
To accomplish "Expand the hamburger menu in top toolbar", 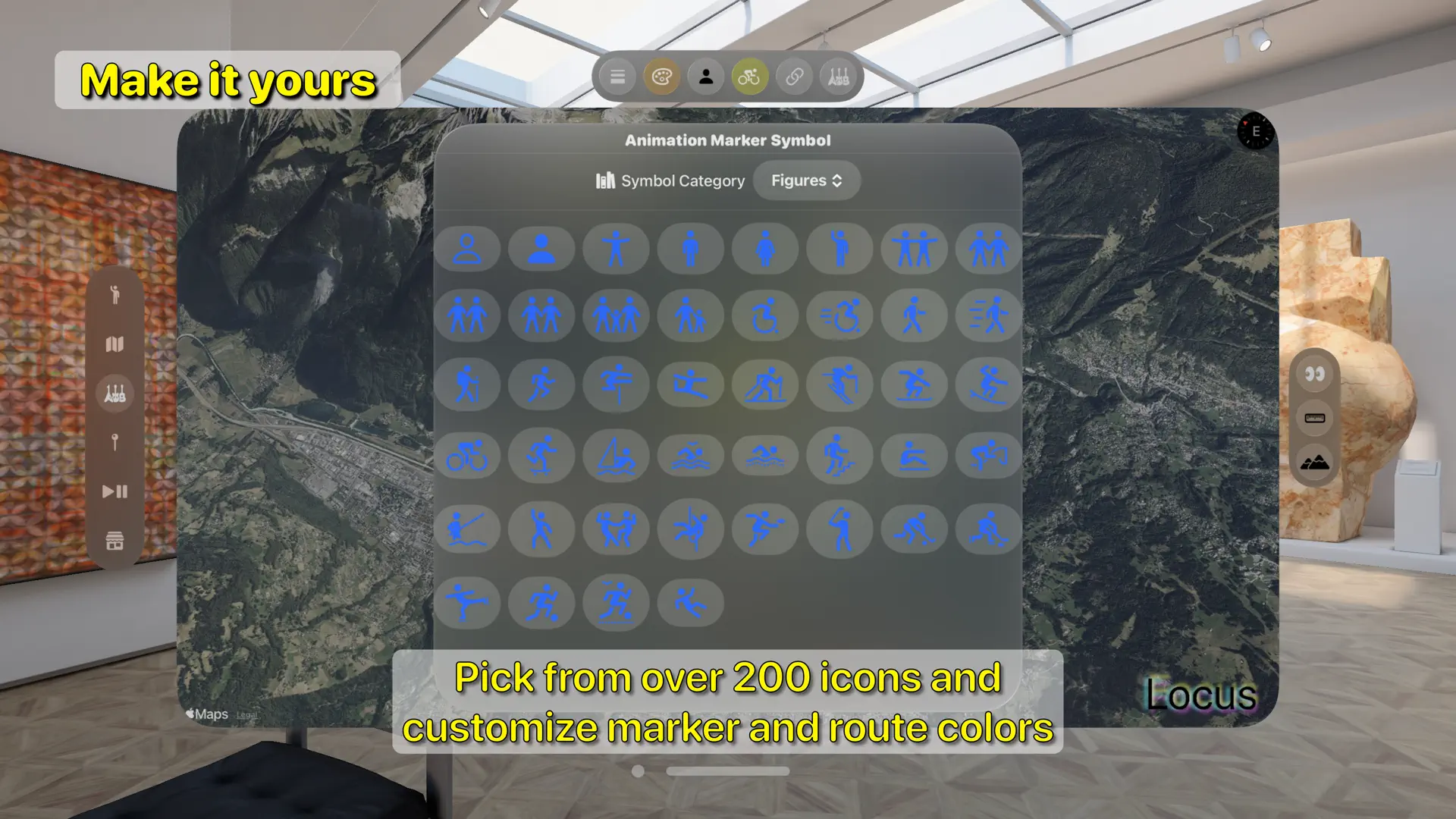I will point(617,77).
